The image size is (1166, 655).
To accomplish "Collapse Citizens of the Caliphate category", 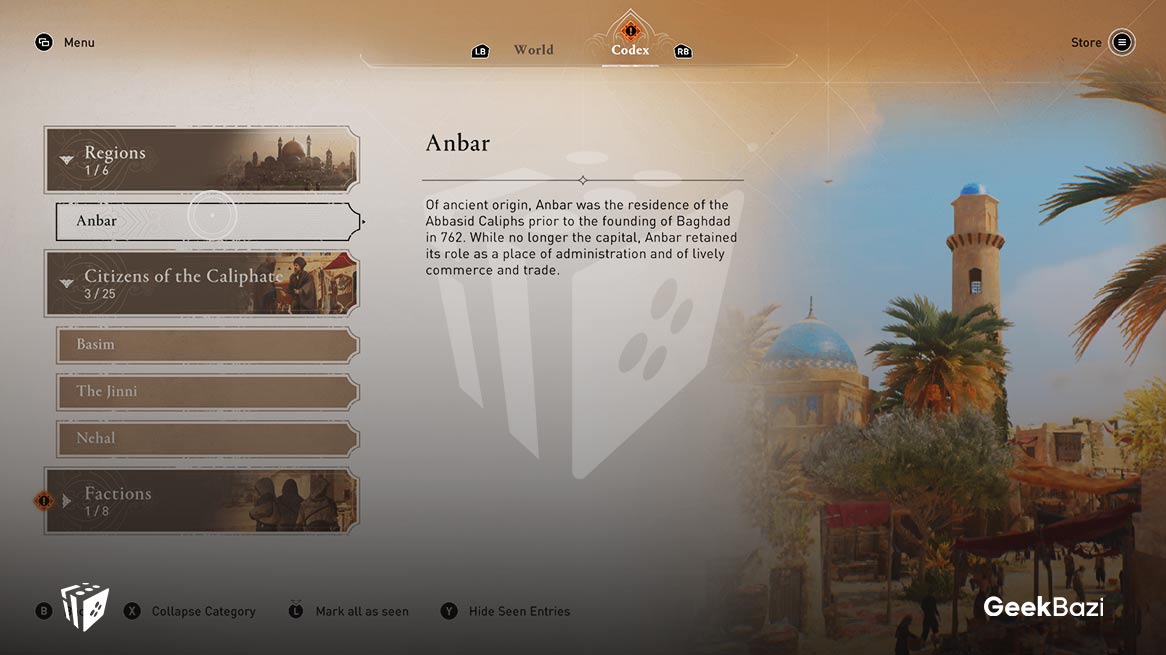I will pos(200,283).
